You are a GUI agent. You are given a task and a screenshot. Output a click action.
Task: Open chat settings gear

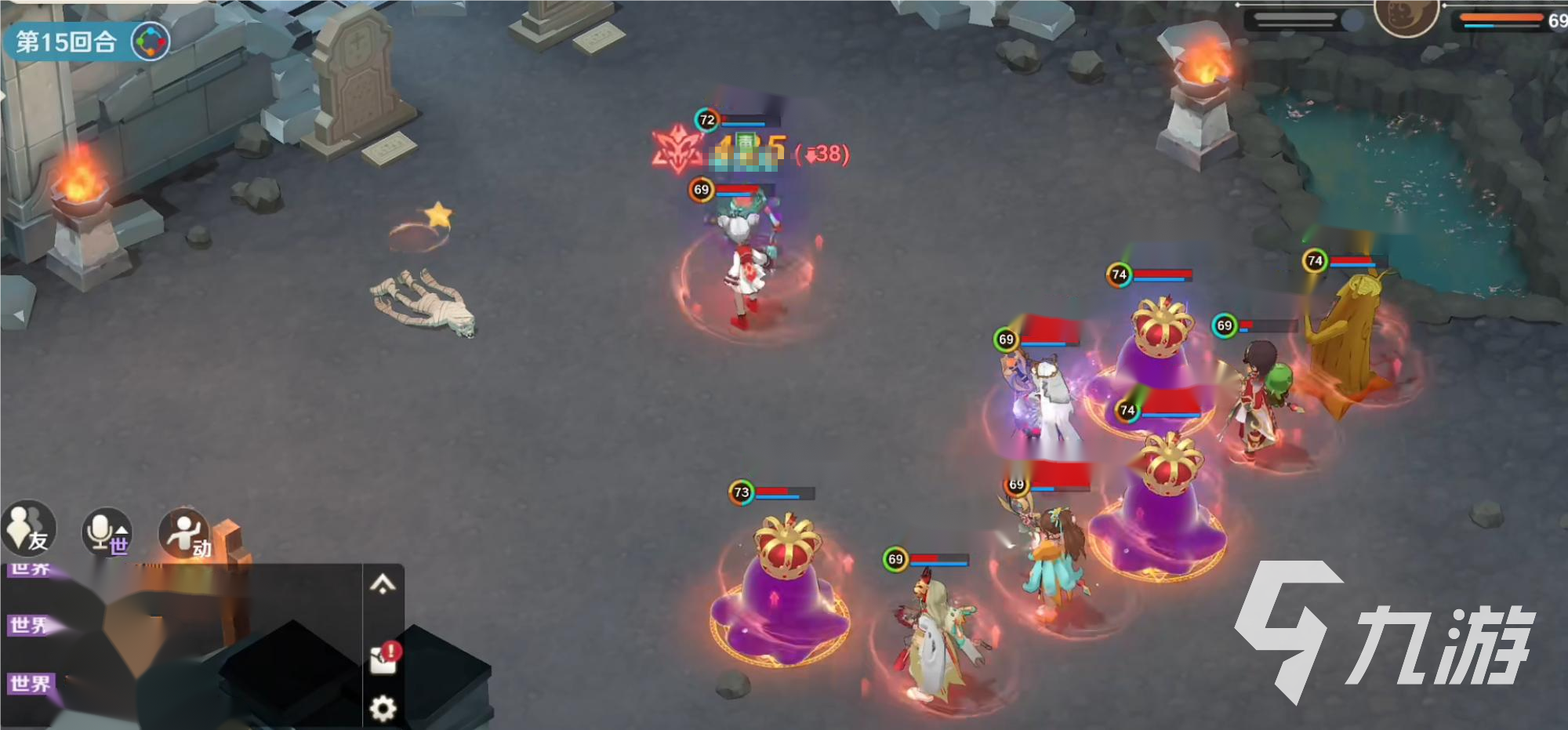click(383, 709)
